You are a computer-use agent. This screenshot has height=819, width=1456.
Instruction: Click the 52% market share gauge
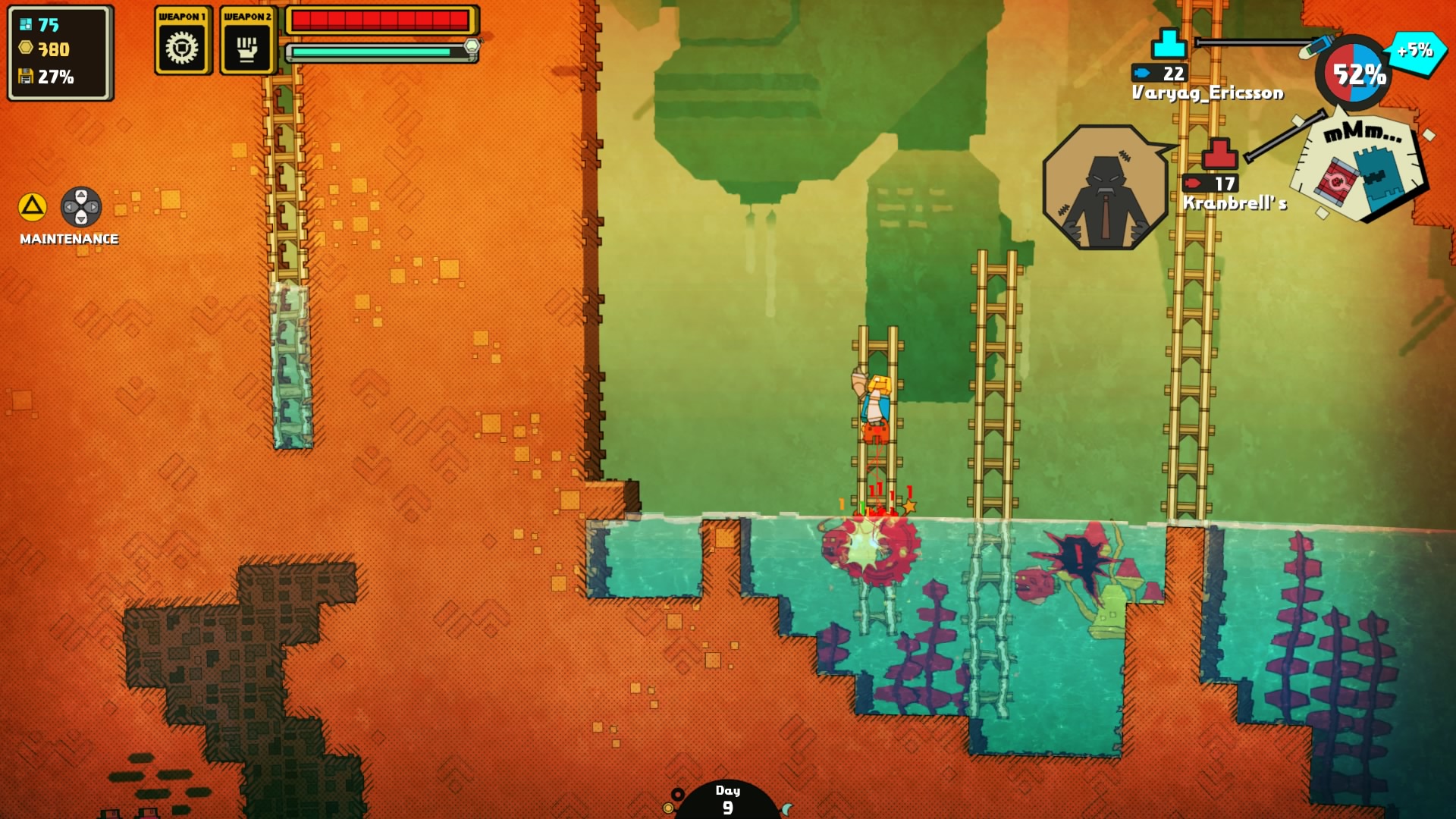pyautogui.click(x=1354, y=74)
